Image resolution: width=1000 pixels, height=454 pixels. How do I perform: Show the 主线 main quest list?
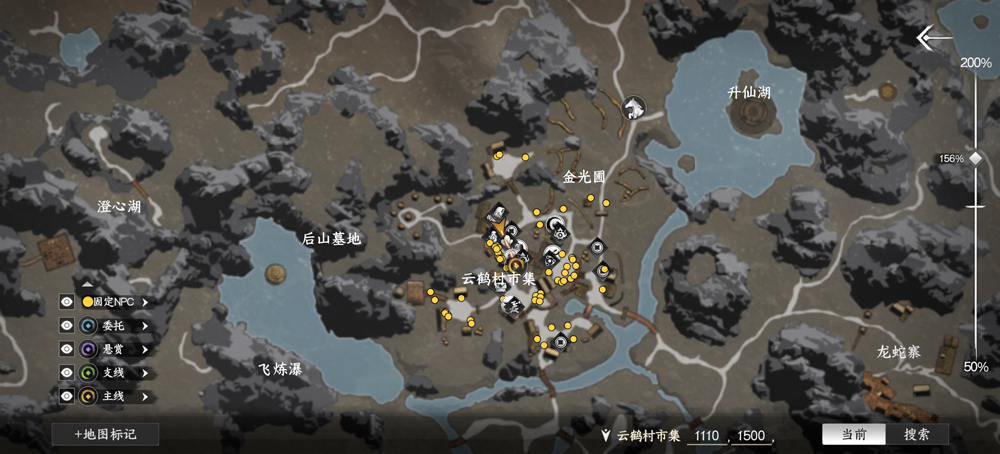point(145,396)
